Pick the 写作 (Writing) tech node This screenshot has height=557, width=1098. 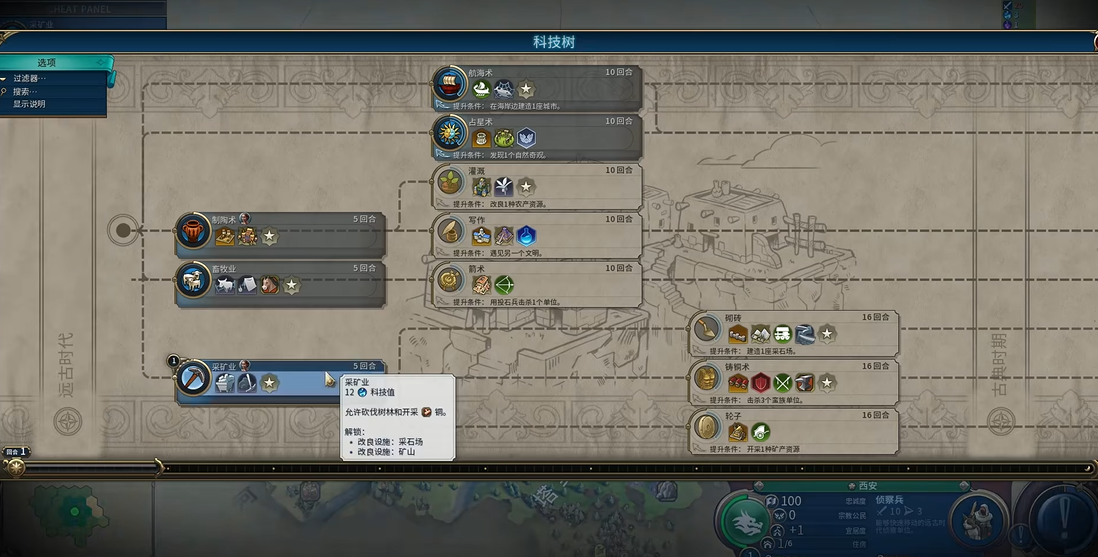tap(537, 232)
